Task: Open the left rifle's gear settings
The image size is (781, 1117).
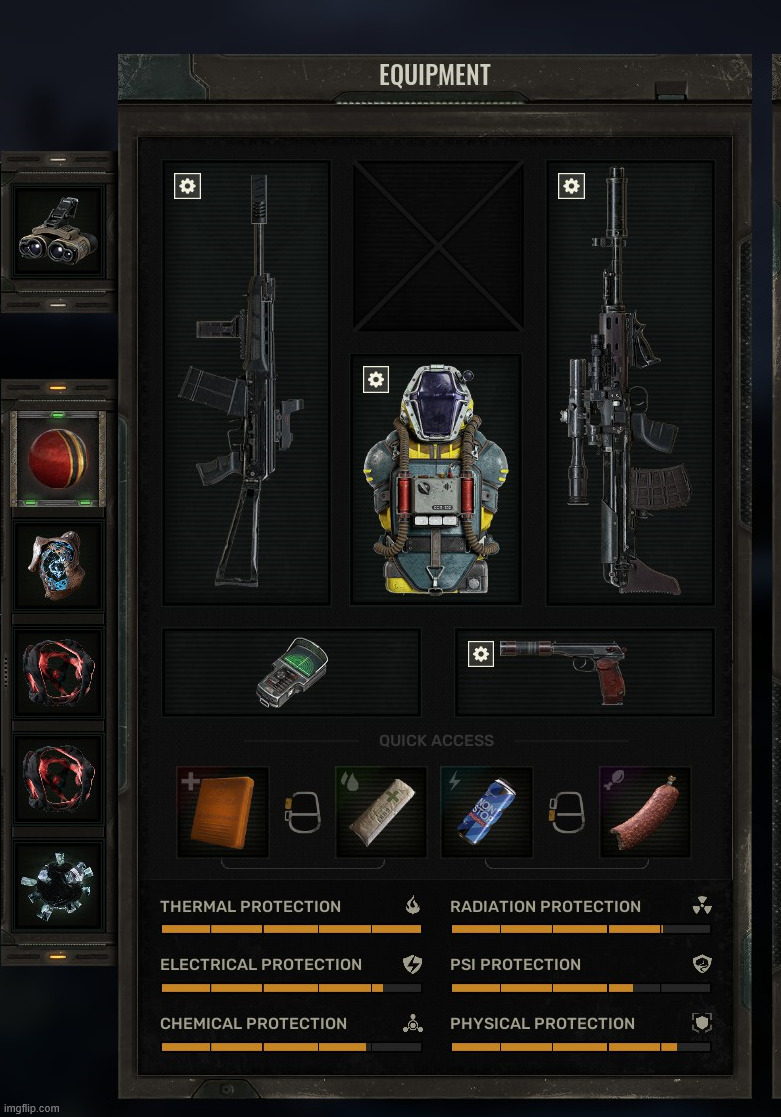Action: 187,186
